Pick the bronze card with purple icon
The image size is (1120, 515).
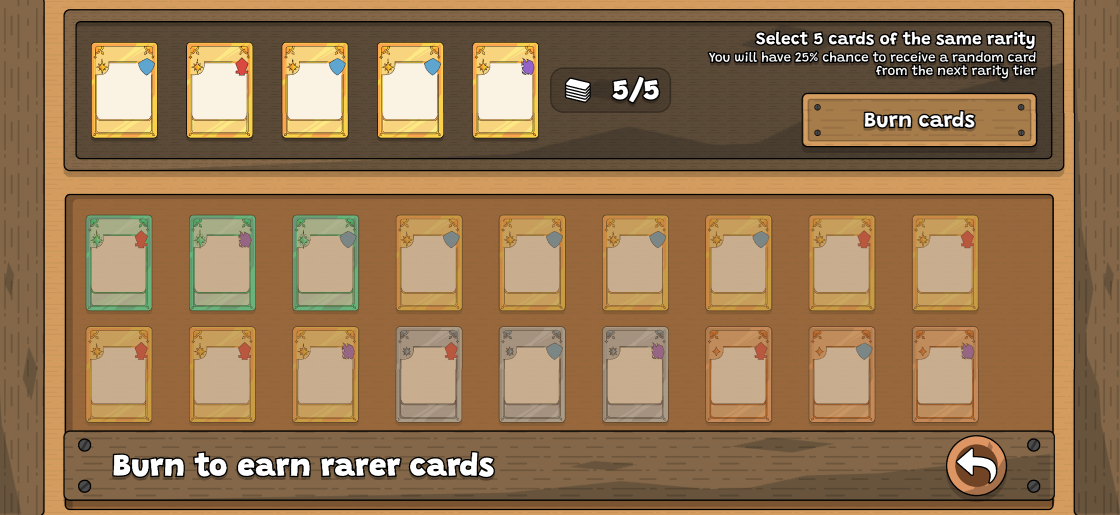[x=945, y=375]
